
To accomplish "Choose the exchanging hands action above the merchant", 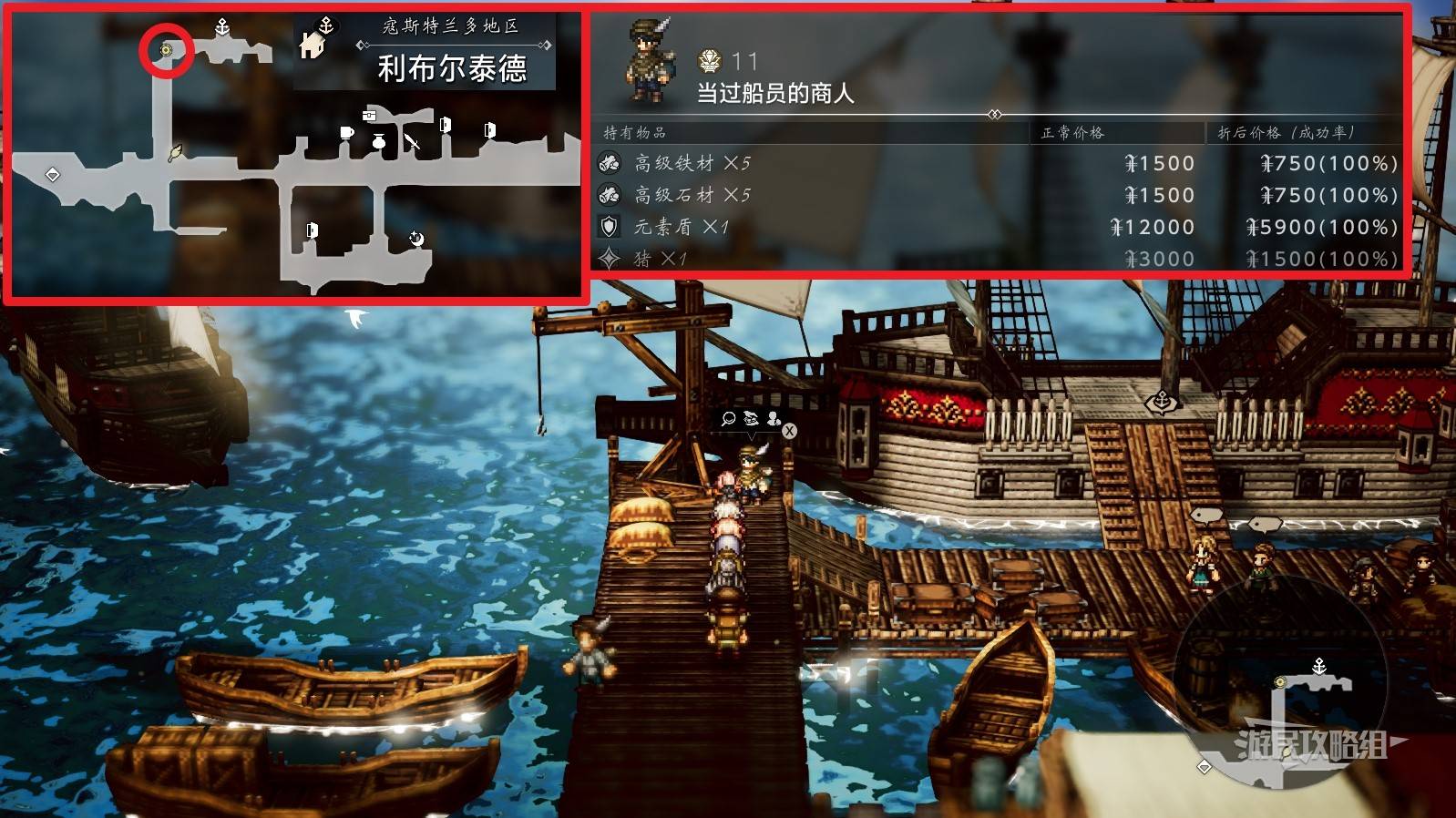I will pos(751,418).
